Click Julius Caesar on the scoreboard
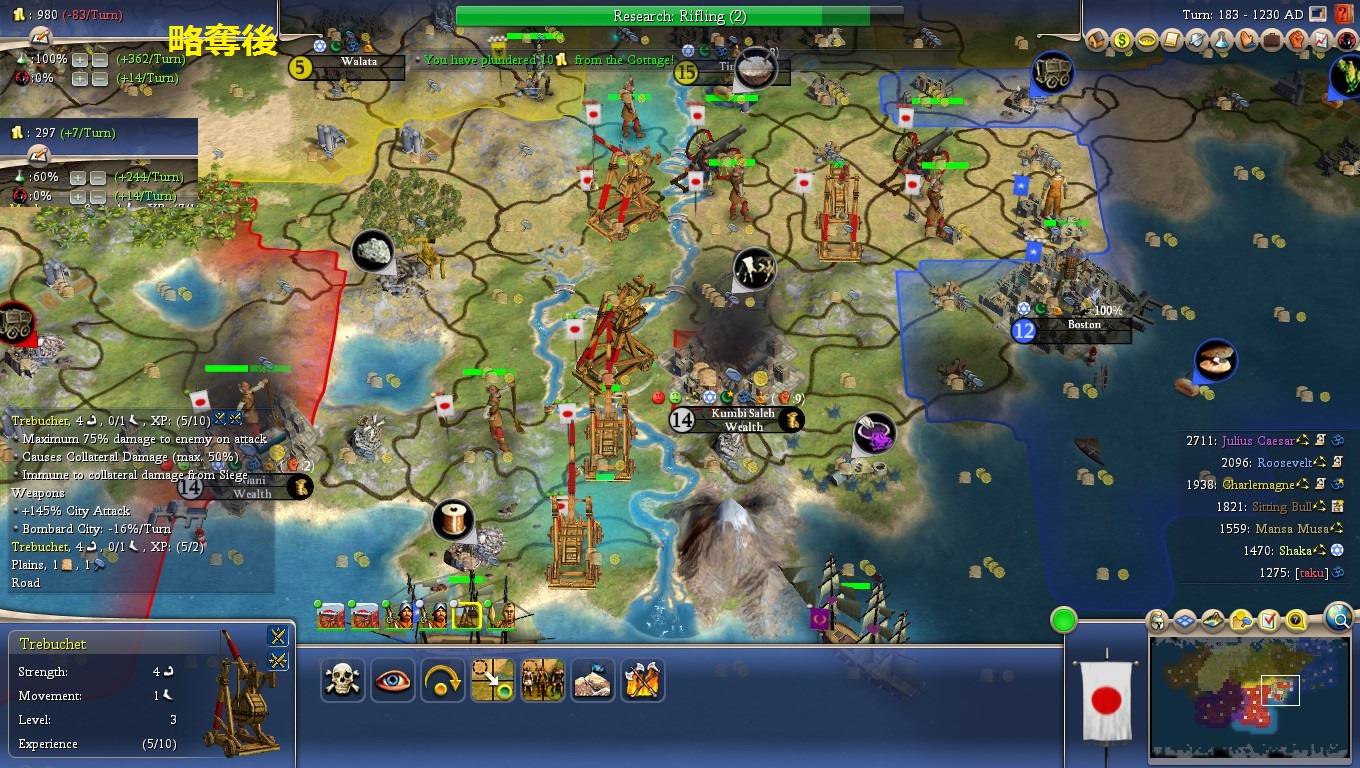The width and height of the screenshot is (1360, 768). coord(1257,441)
